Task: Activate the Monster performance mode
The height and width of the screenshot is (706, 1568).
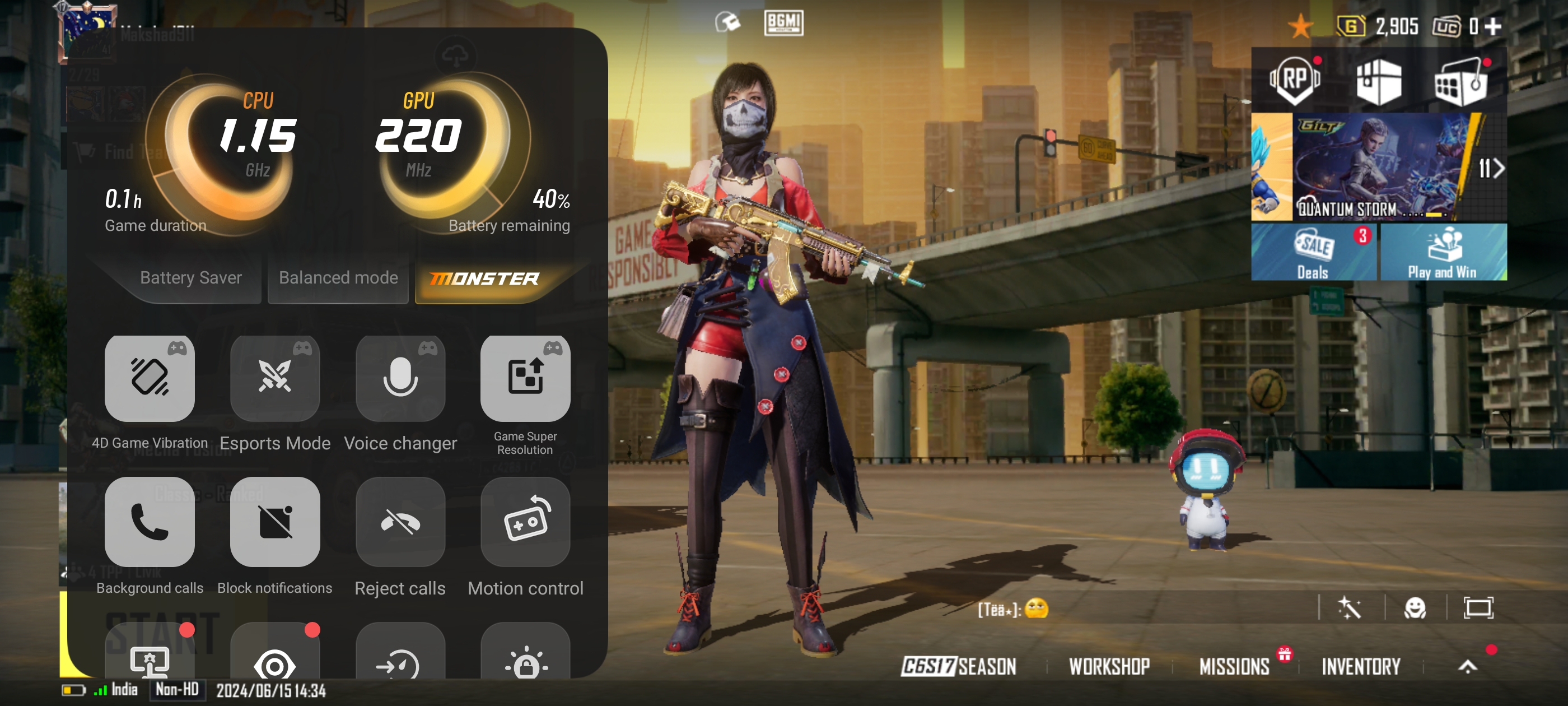Action: [x=484, y=280]
